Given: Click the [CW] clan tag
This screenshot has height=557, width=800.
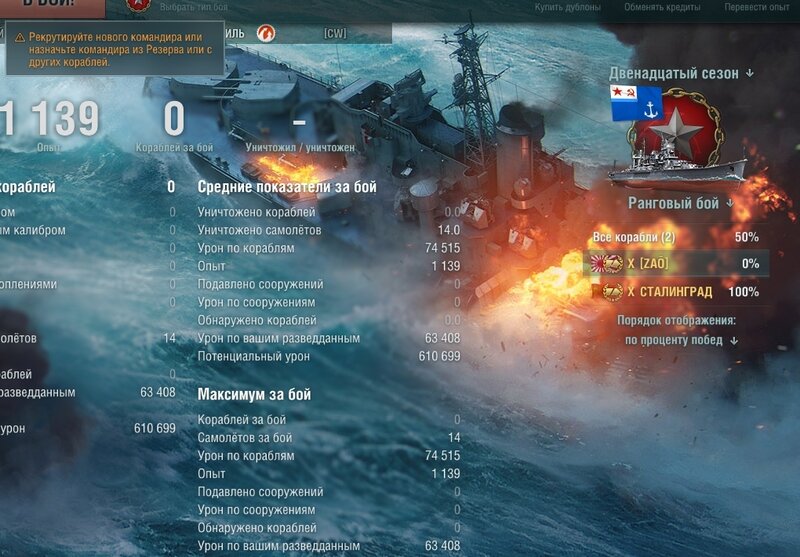Looking at the screenshot, I should tap(335, 34).
